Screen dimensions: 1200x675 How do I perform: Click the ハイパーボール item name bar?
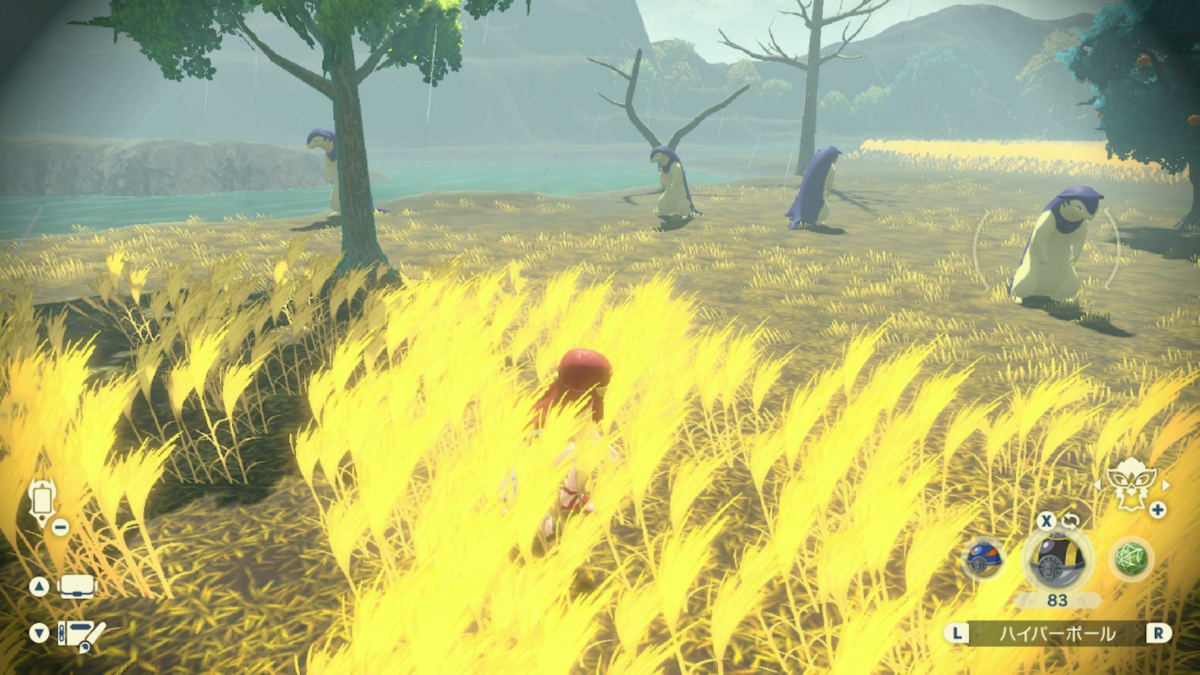point(1057,633)
